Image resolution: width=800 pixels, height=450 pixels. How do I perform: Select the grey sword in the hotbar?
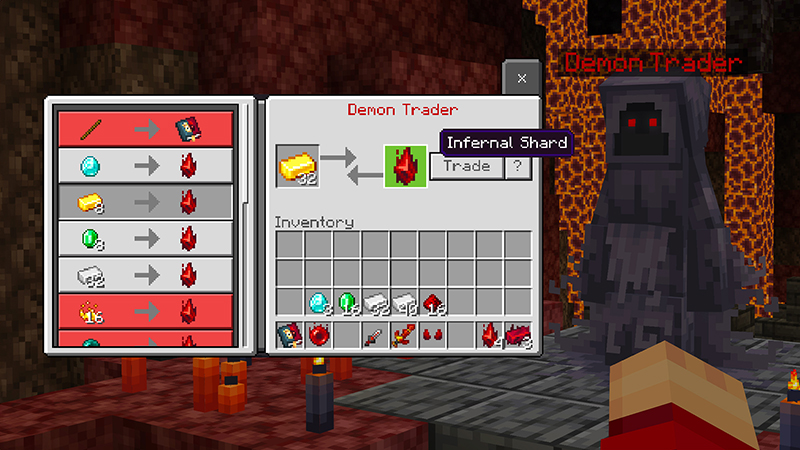tap(376, 335)
